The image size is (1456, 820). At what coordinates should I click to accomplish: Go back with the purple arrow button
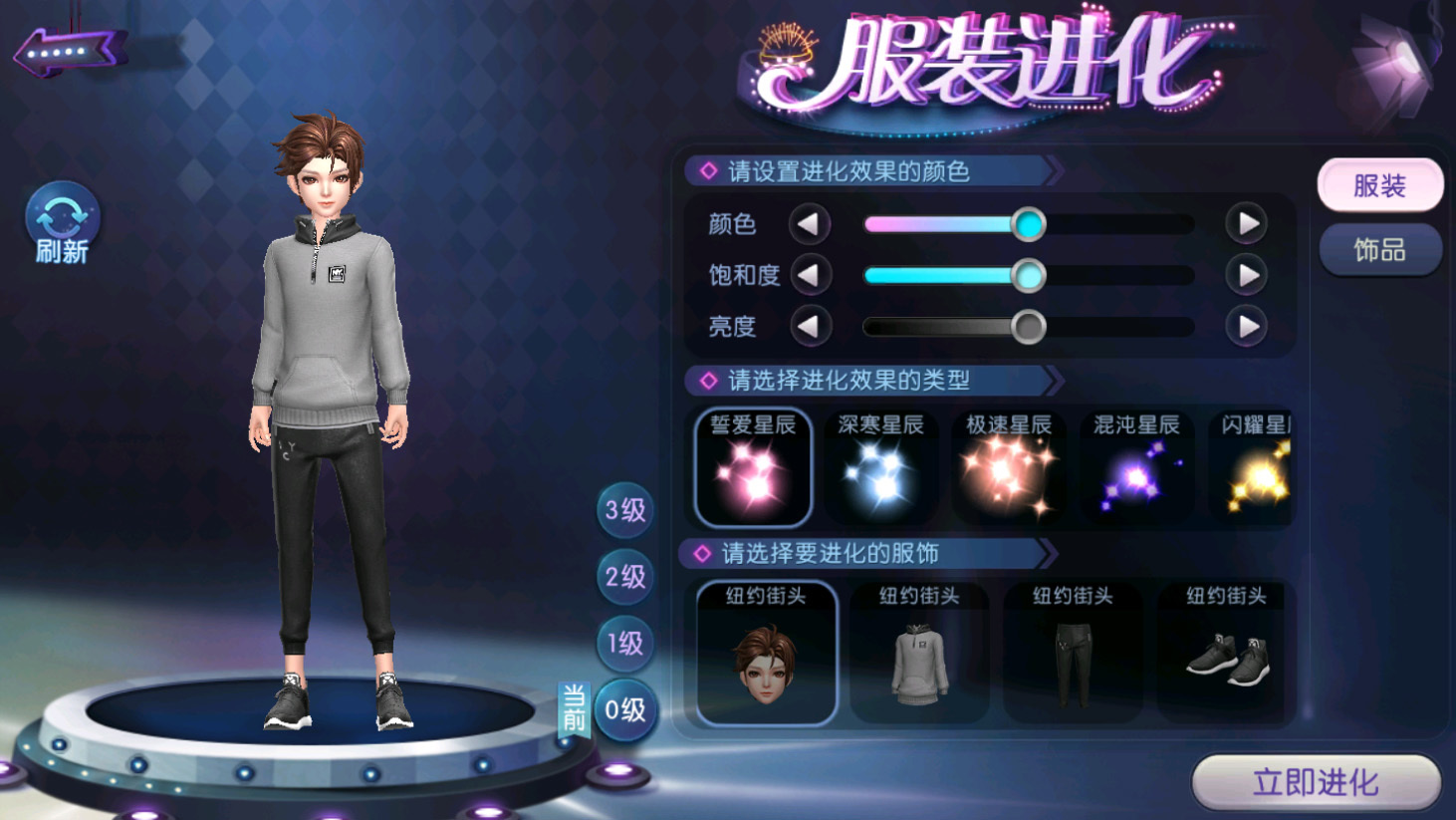pyautogui.click(x=70, y=51)
